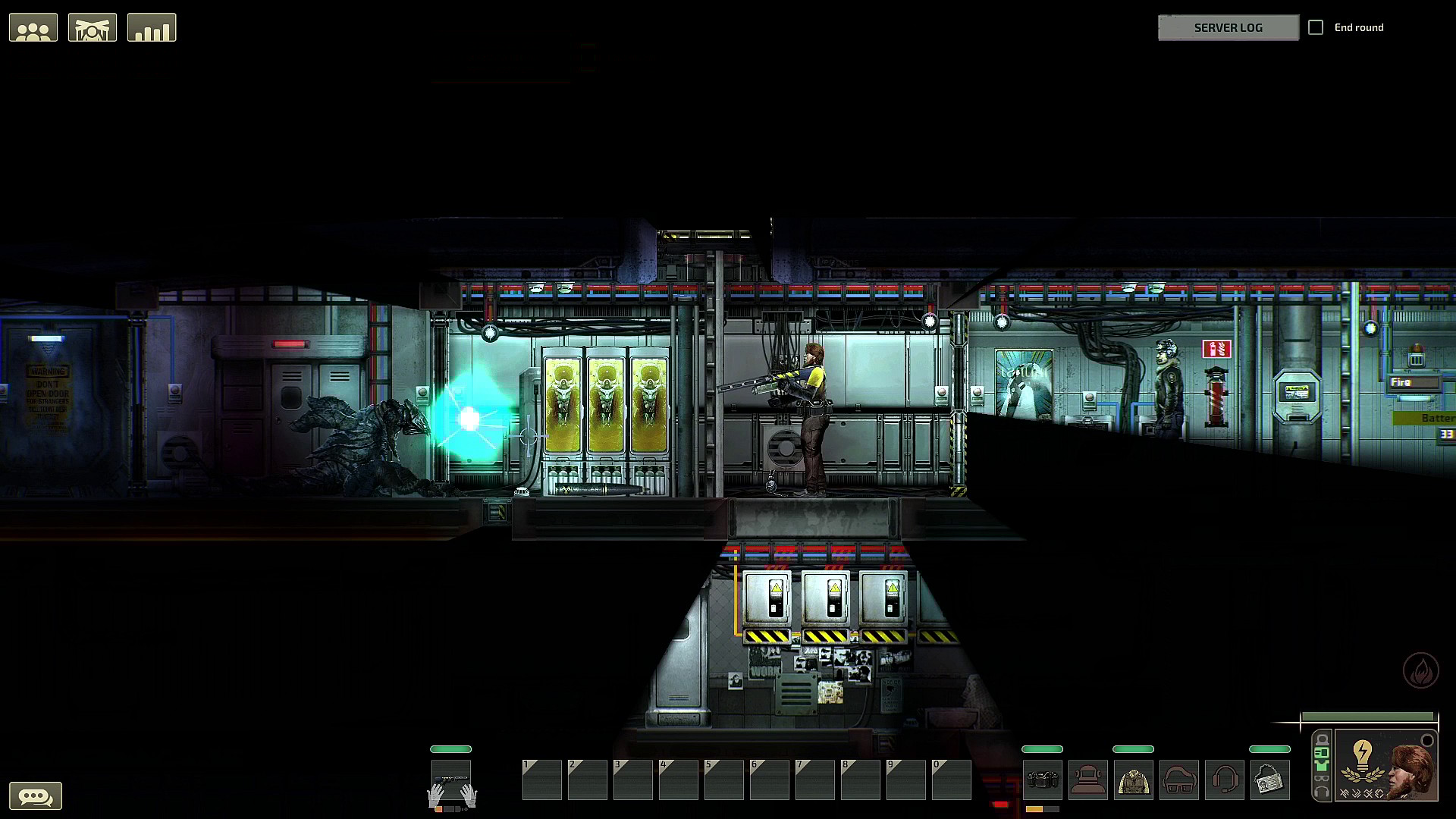Select the jacket equipment slot
Viewport: 1456px width, 819px height.
[x=1134, y=780]
